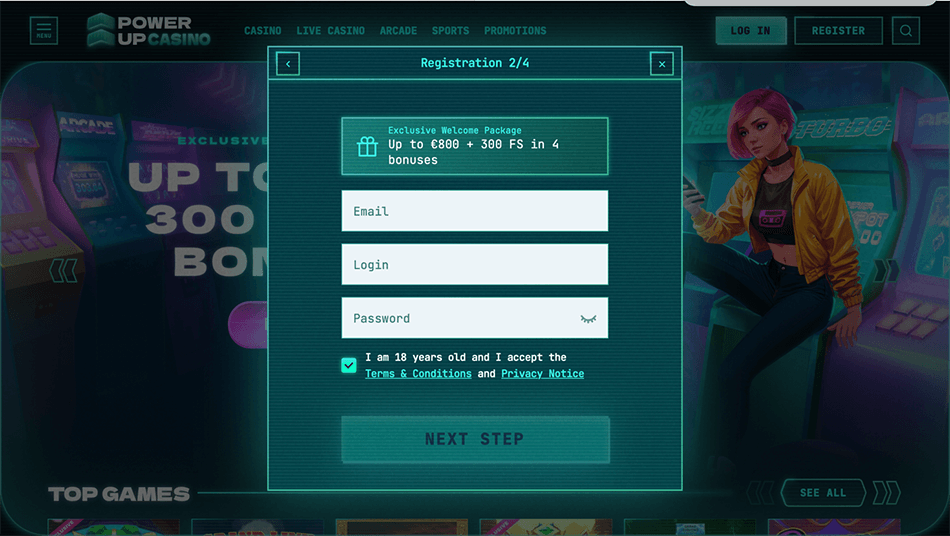This screenshot has width=950, height=536.
Task: Open the Terms & Conditions link
Action: coord(418,374)
